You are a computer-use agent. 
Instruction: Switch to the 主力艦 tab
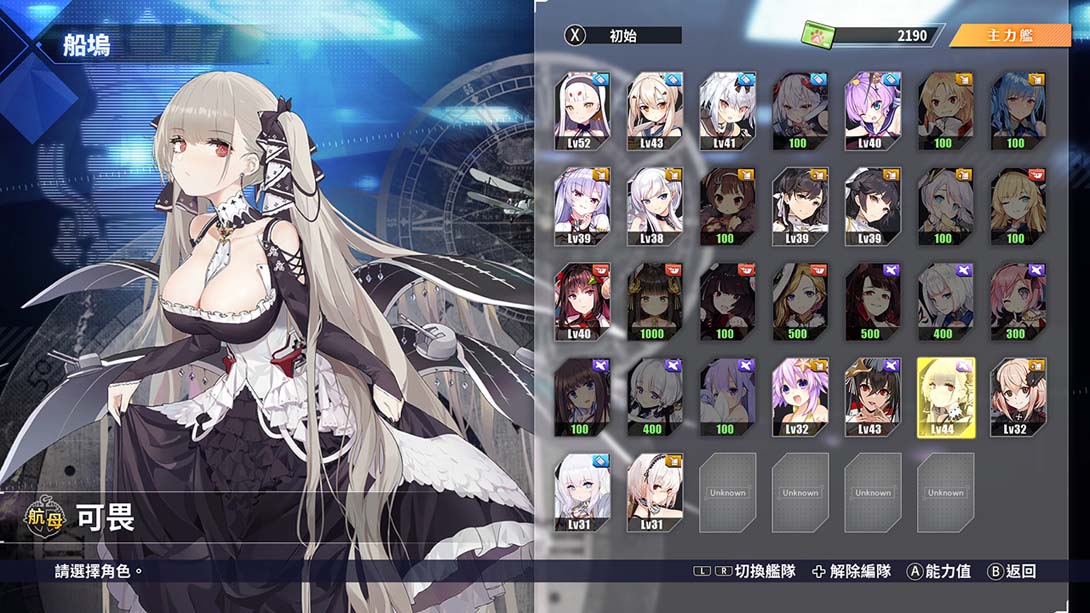(1010, 36)
